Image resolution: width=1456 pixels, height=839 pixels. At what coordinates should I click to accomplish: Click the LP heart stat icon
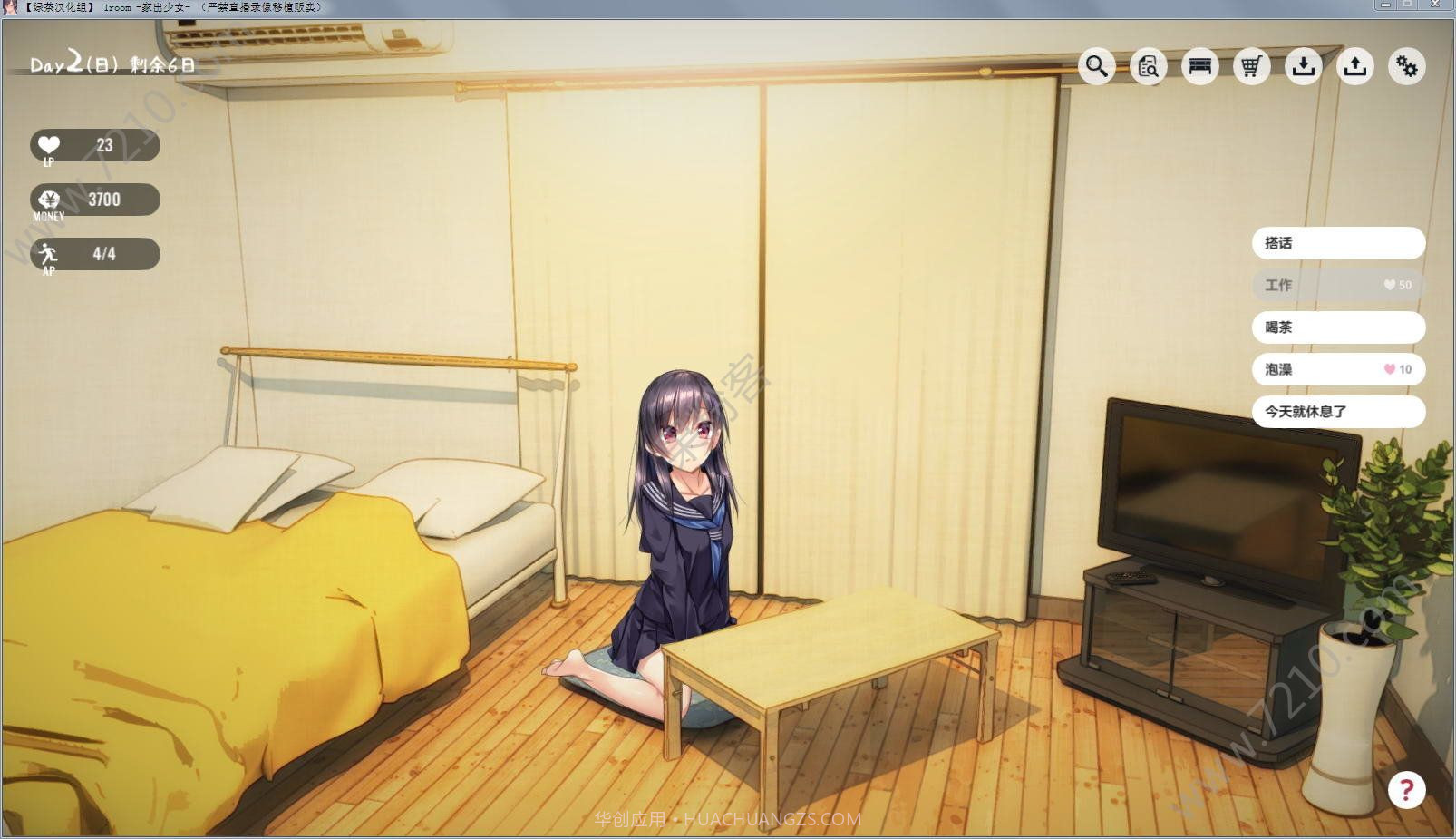(x=49, y=145)
